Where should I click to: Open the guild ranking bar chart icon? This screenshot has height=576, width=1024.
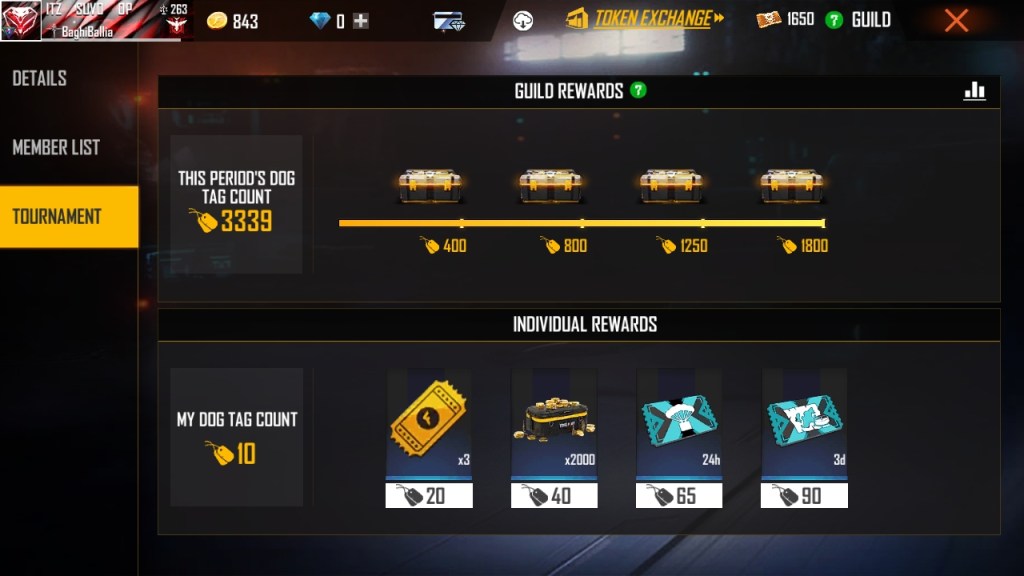(974, 91)
